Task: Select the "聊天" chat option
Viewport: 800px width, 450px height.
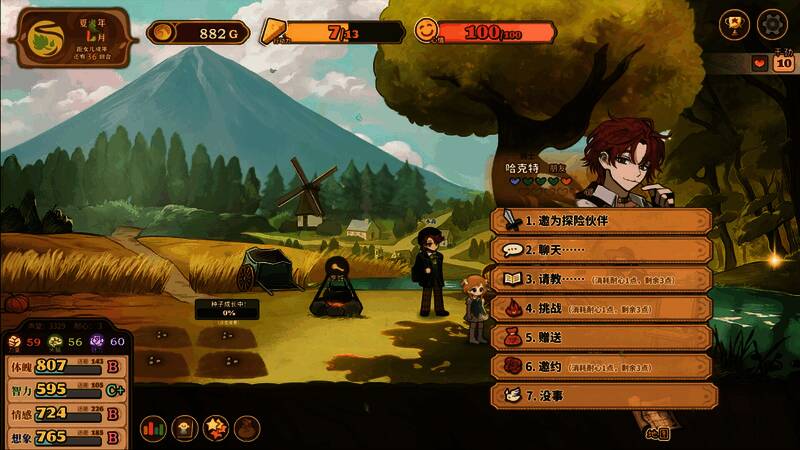Action: 600,250
